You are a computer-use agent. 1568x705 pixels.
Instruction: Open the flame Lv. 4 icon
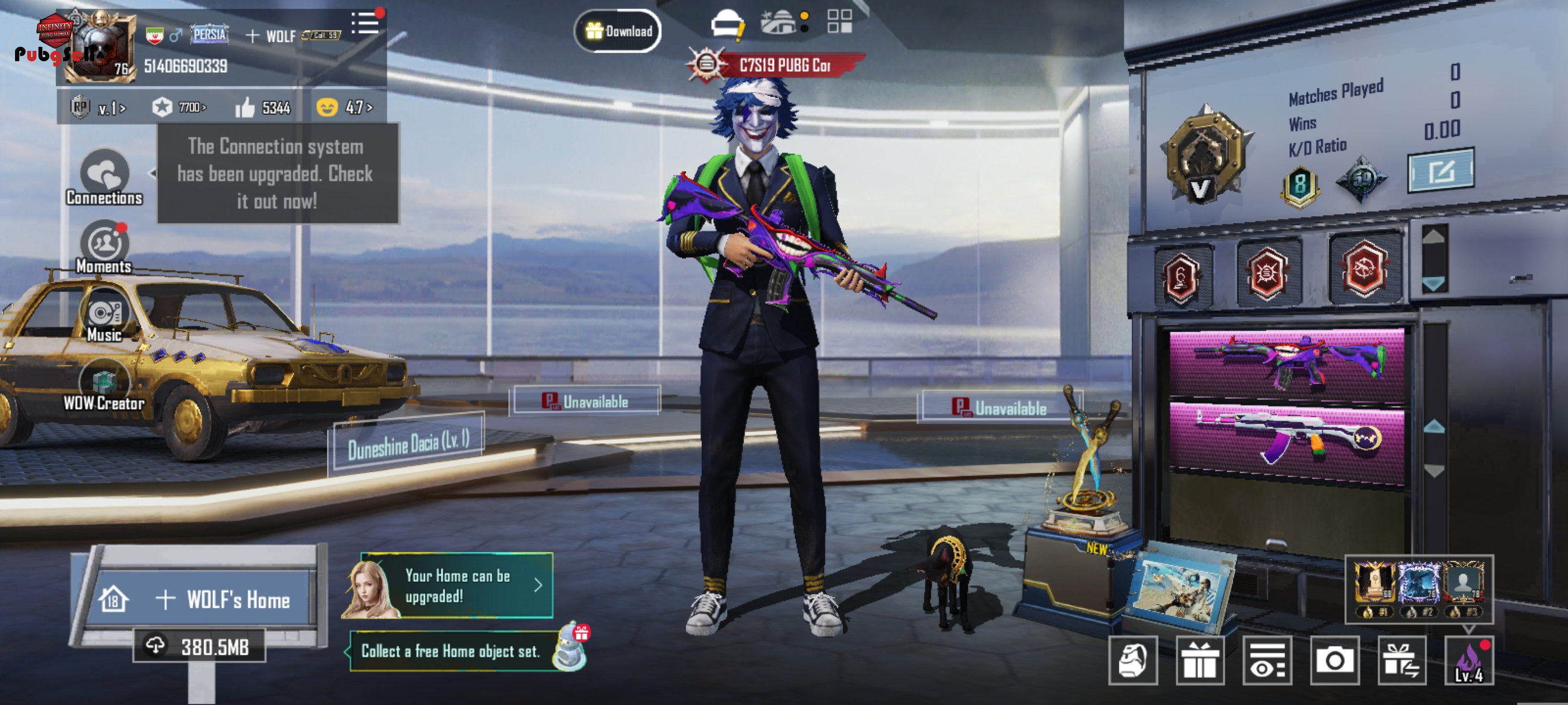pos(1469,661)
